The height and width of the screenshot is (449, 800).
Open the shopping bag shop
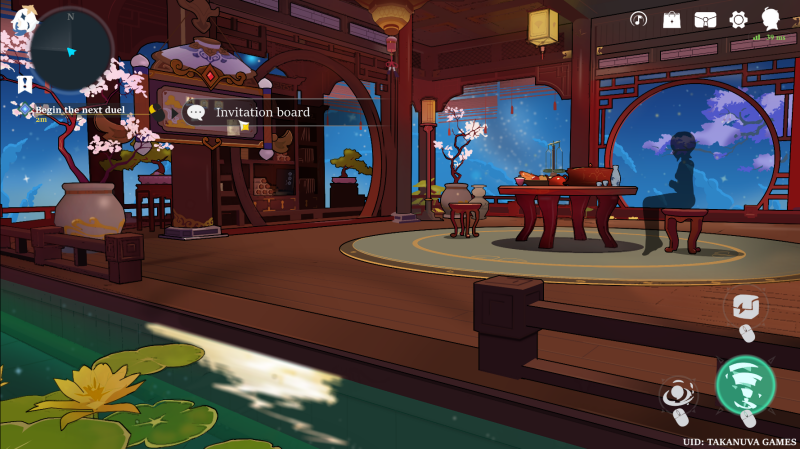672,19
